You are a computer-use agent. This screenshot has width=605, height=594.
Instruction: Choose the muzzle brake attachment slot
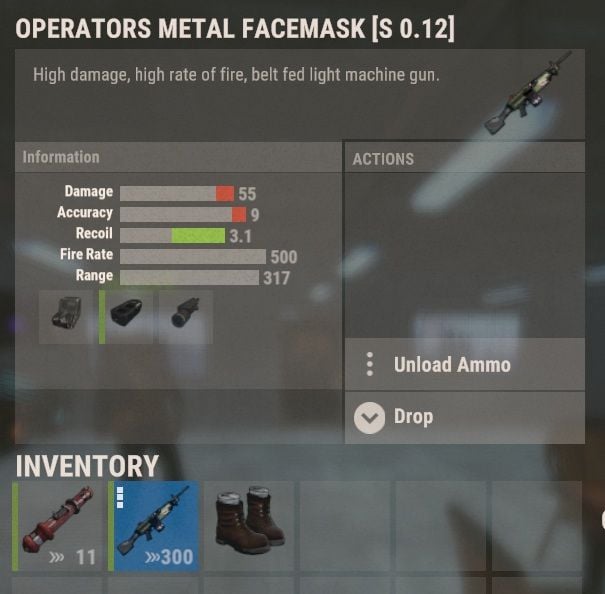coord(129,317)
